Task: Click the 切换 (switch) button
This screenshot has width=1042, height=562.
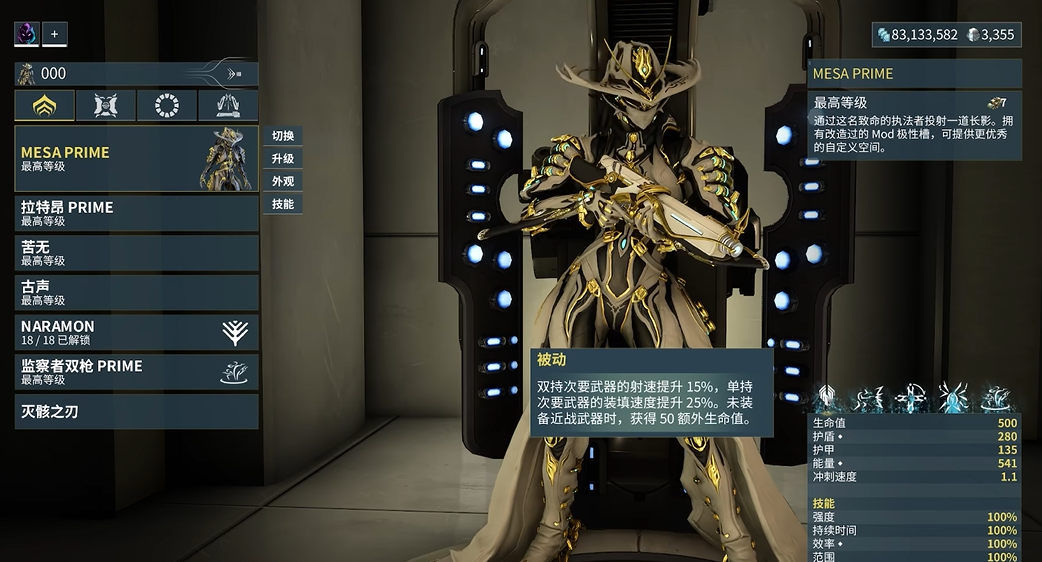Action: tap(283, 136)
